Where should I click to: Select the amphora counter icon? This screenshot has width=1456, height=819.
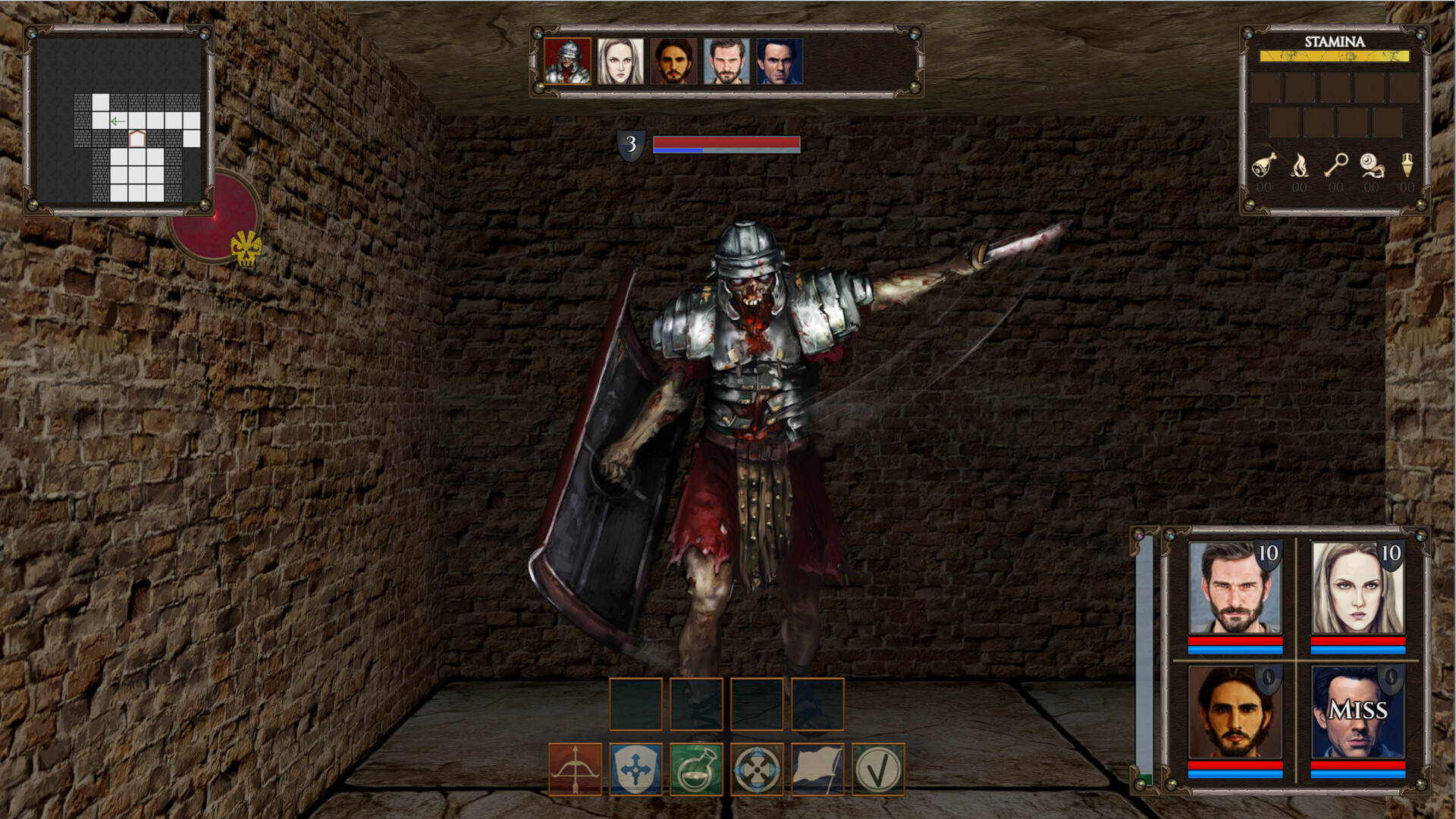point(1409,167)
